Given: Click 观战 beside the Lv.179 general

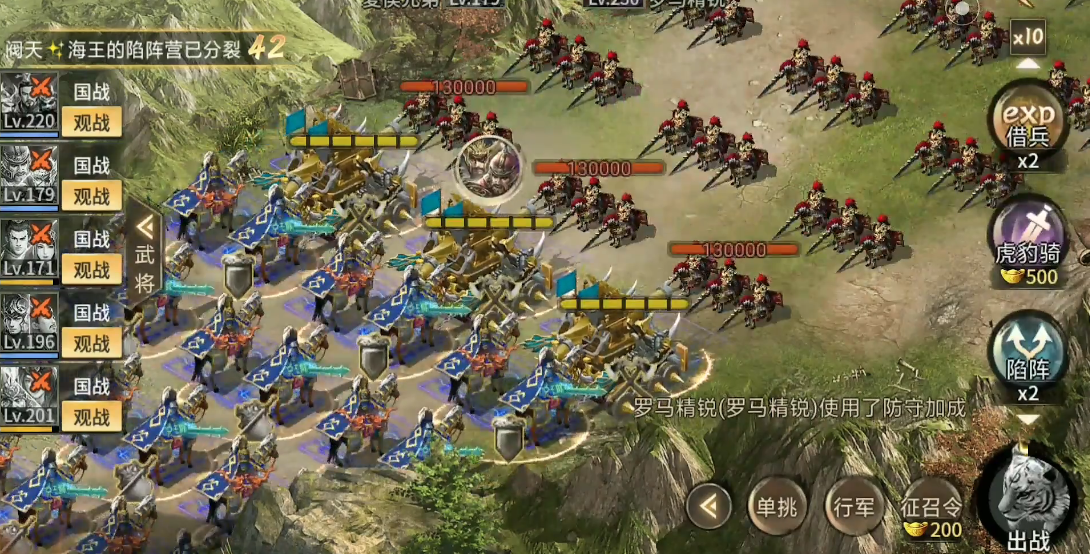Looking at the screenshot, I should coord(92,195).
